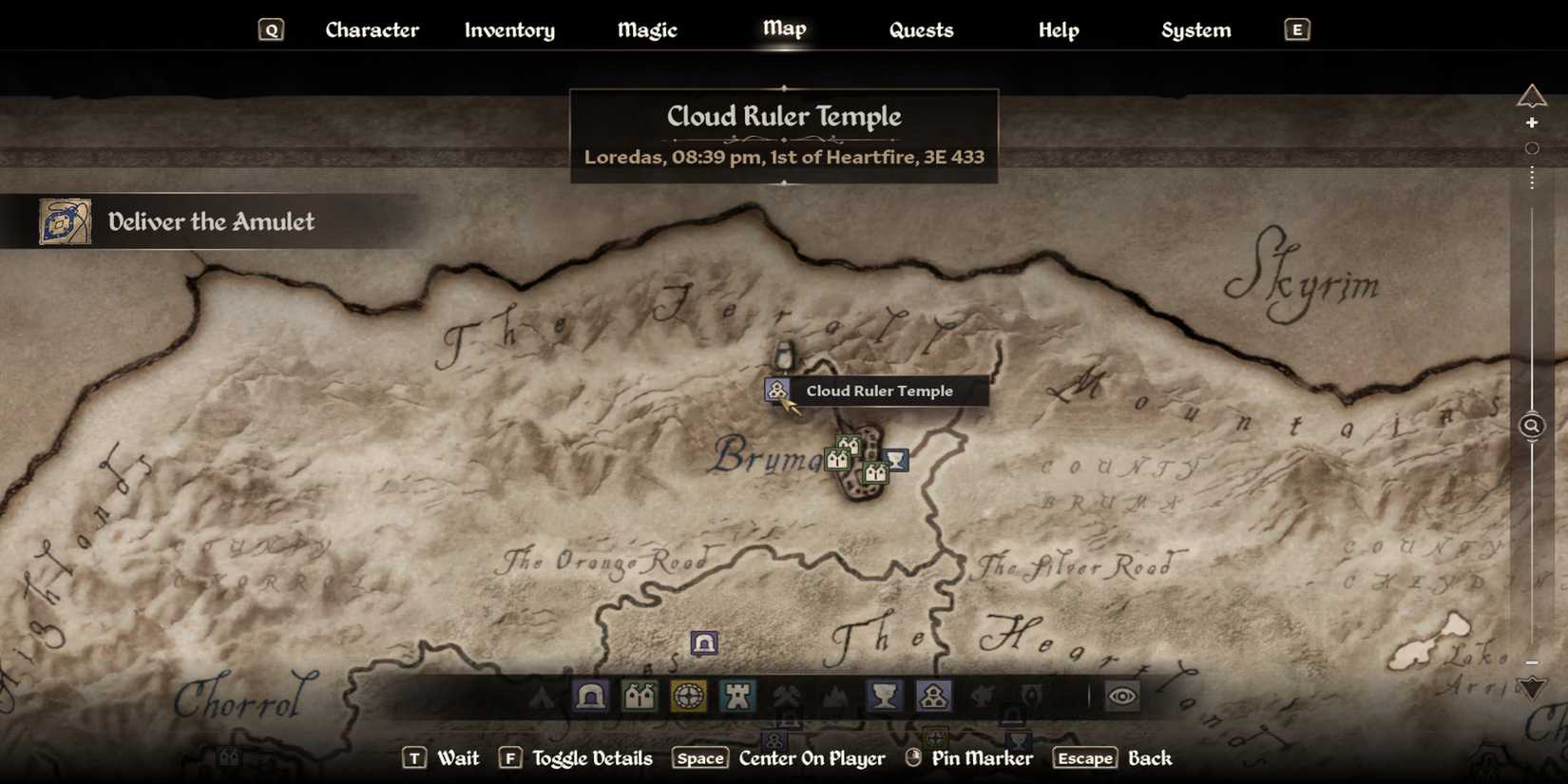Click the chapel marker below Bruma
The height and width of the screenshot is (784, 1568).
[x=875, y=473]
